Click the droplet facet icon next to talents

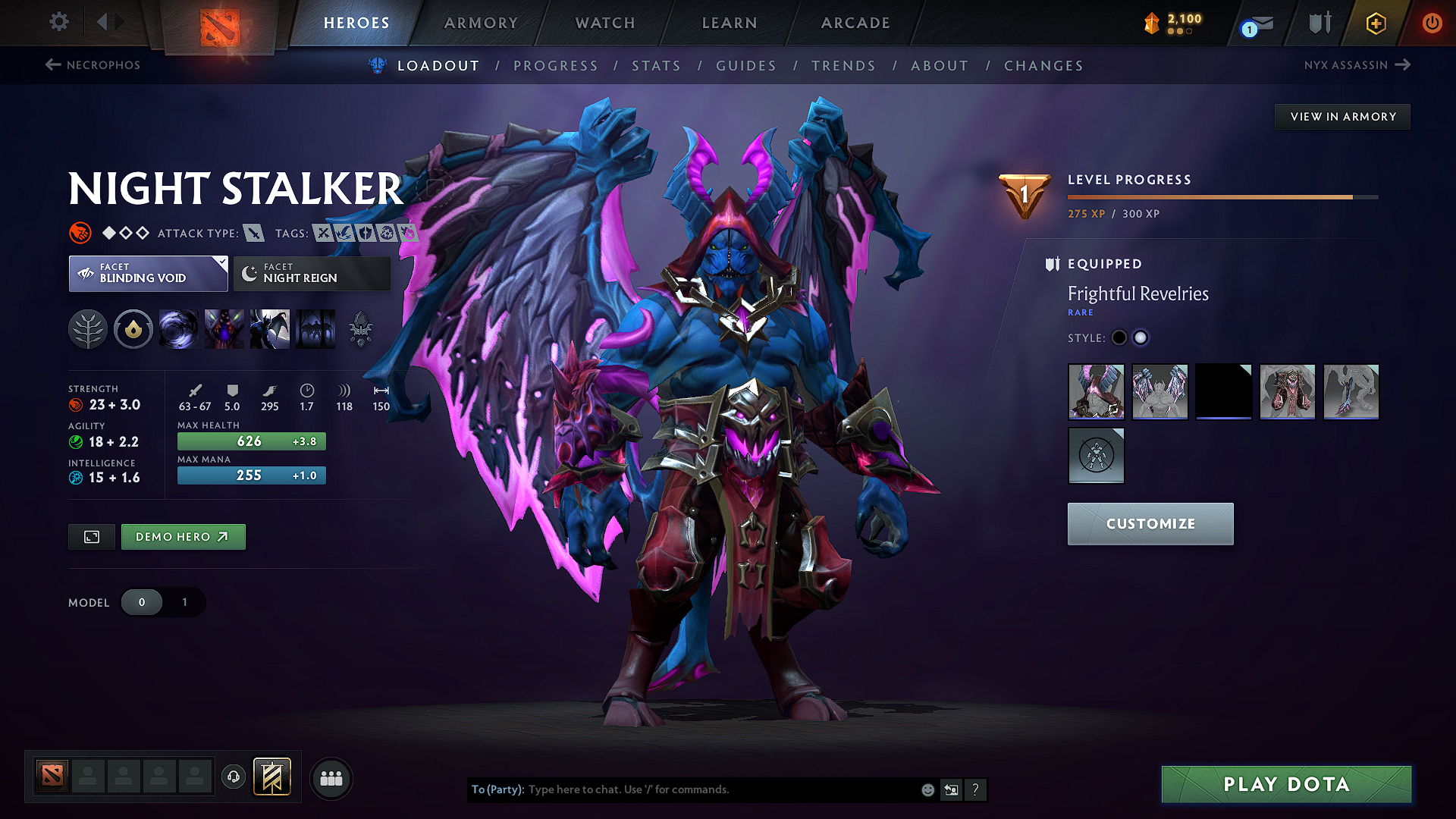point(133,328)
